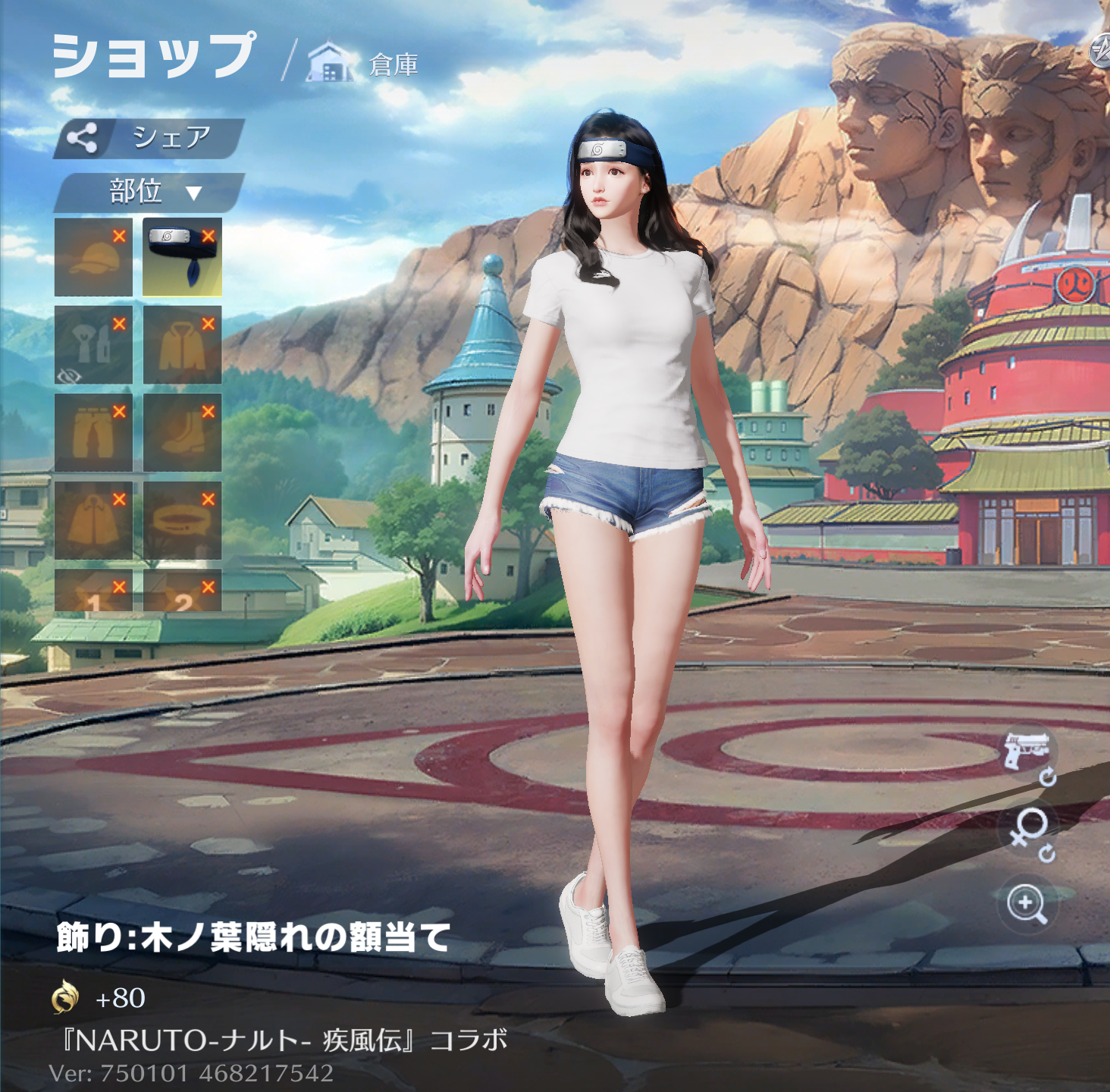1110x1092 pixels.
Task: Choose the cape slot
Action: point(93,521)
